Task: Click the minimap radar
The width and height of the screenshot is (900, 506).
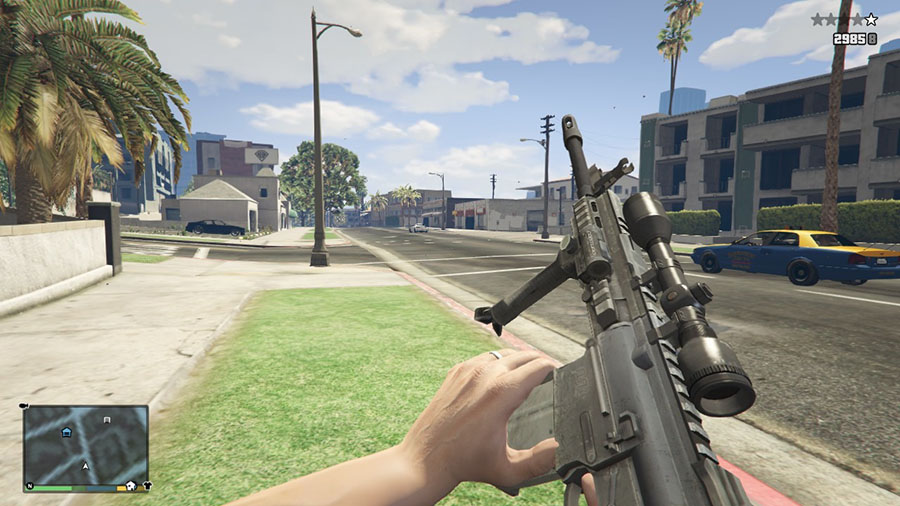Action: tap(86, 446)
